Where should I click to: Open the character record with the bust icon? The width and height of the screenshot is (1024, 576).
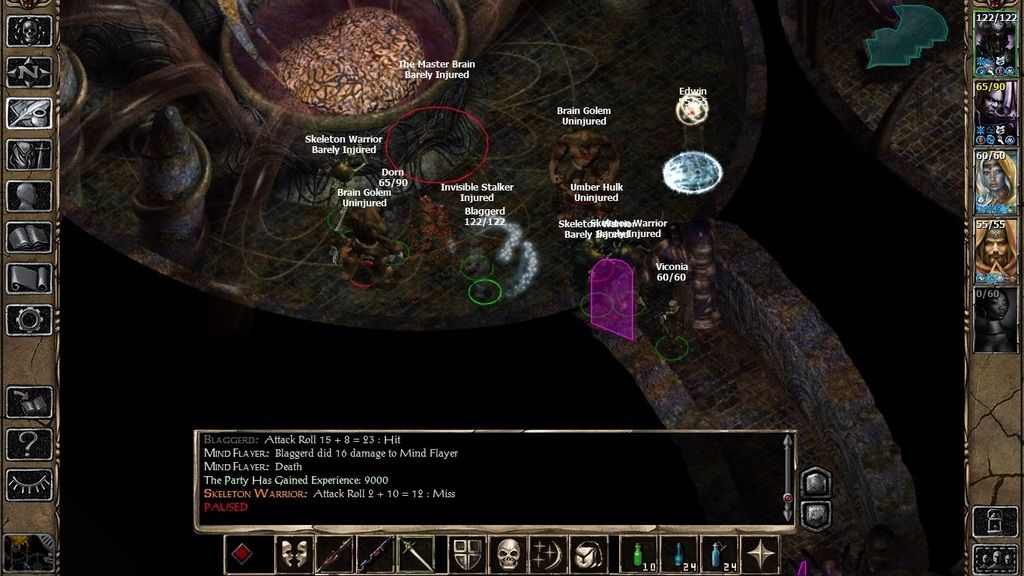29,196
